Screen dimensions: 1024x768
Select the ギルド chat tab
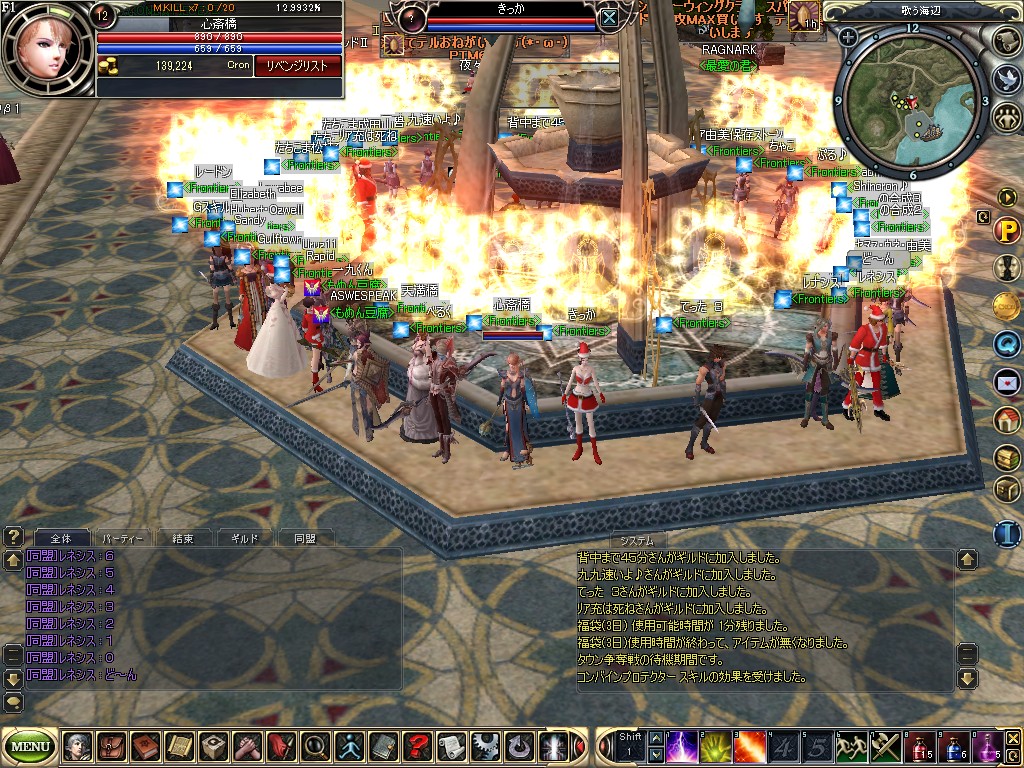(x=243, y=538)
